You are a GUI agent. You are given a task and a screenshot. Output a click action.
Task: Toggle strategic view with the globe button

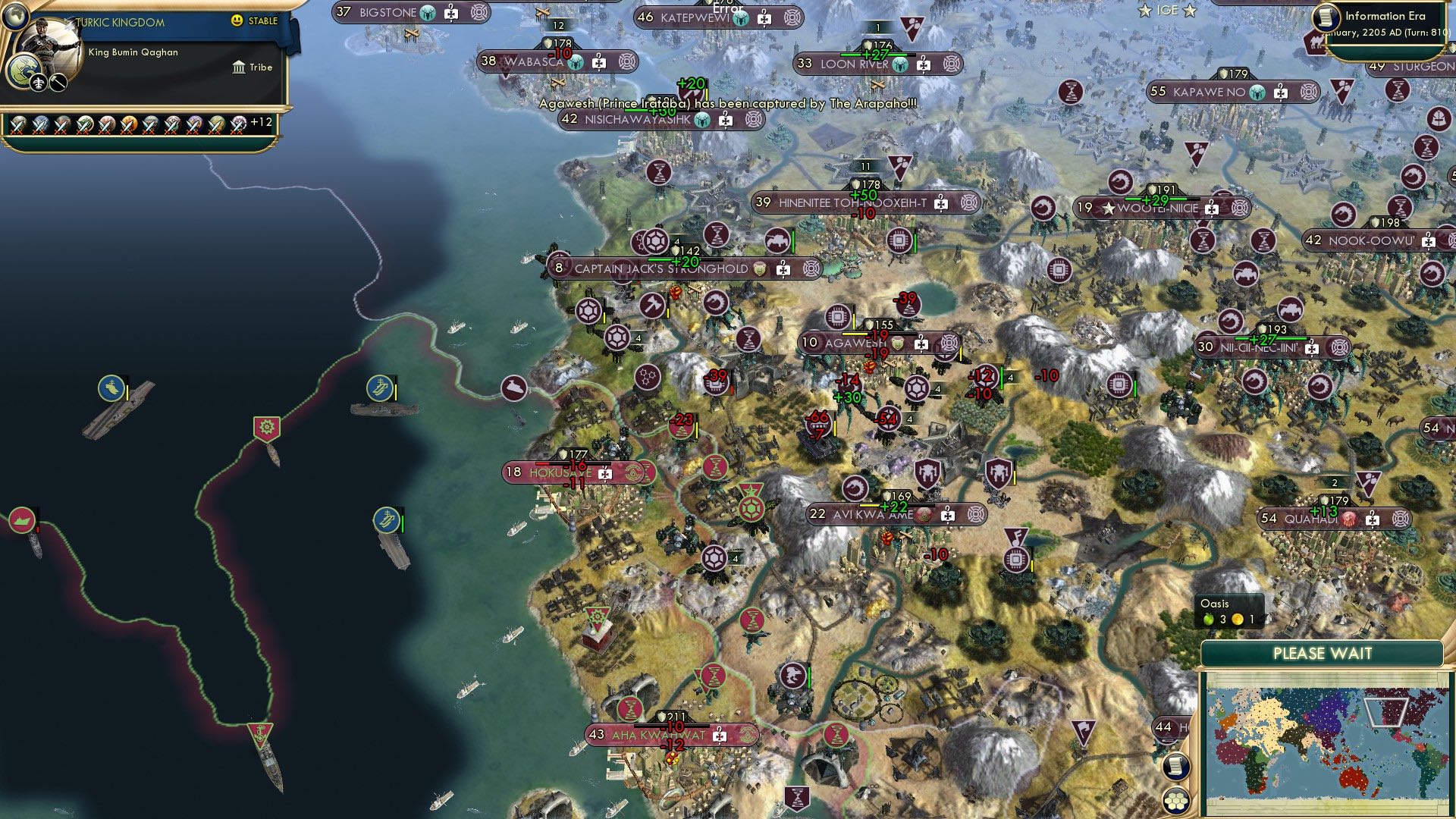pos(15,17)
